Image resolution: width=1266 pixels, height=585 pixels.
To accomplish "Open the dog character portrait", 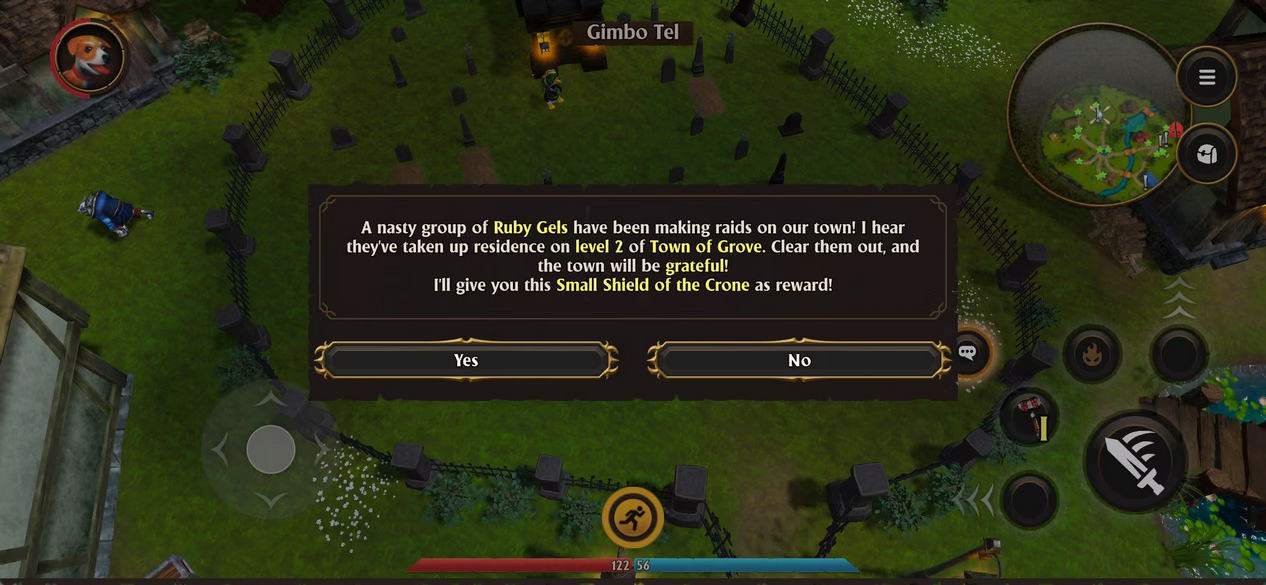I will pyautogui.click(x=89, y=57).
